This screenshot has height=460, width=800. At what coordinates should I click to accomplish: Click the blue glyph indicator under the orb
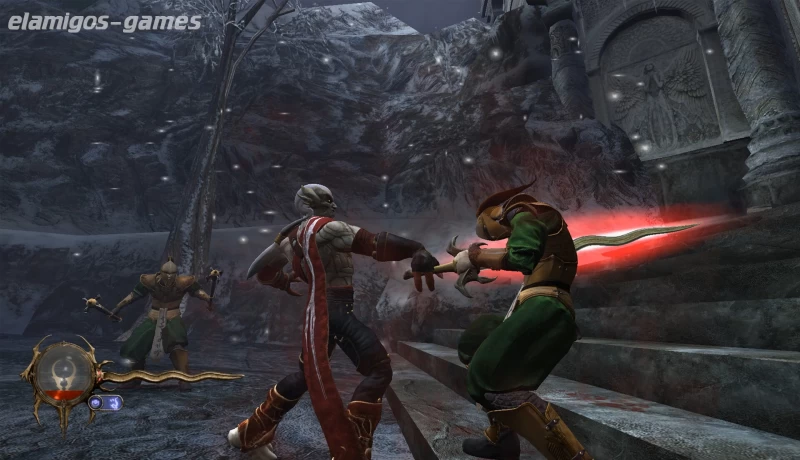pyautogui.click(x=105, y=402)
